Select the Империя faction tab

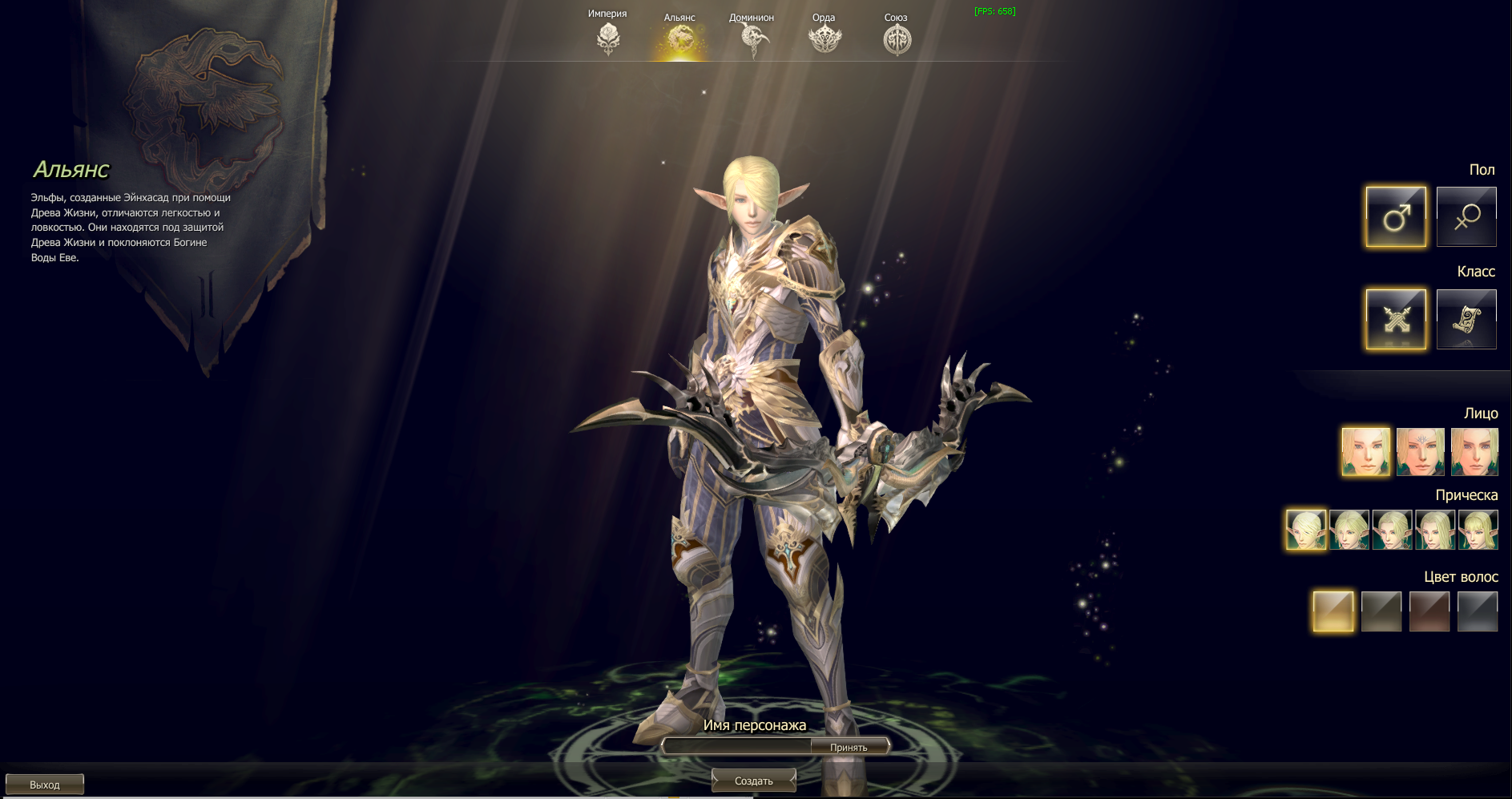[608, 37]
